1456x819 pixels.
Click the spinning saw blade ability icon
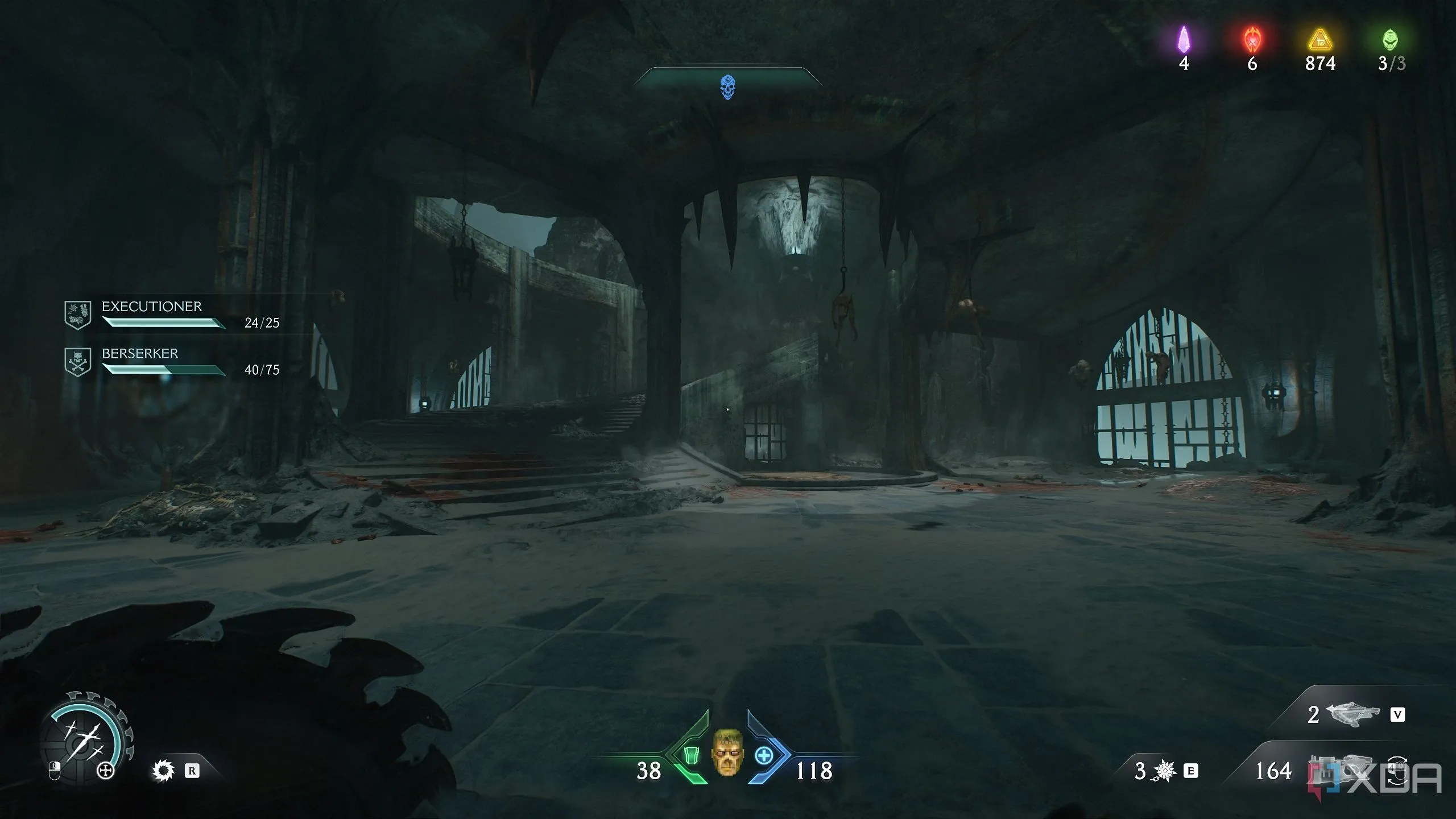pos(164,771)
